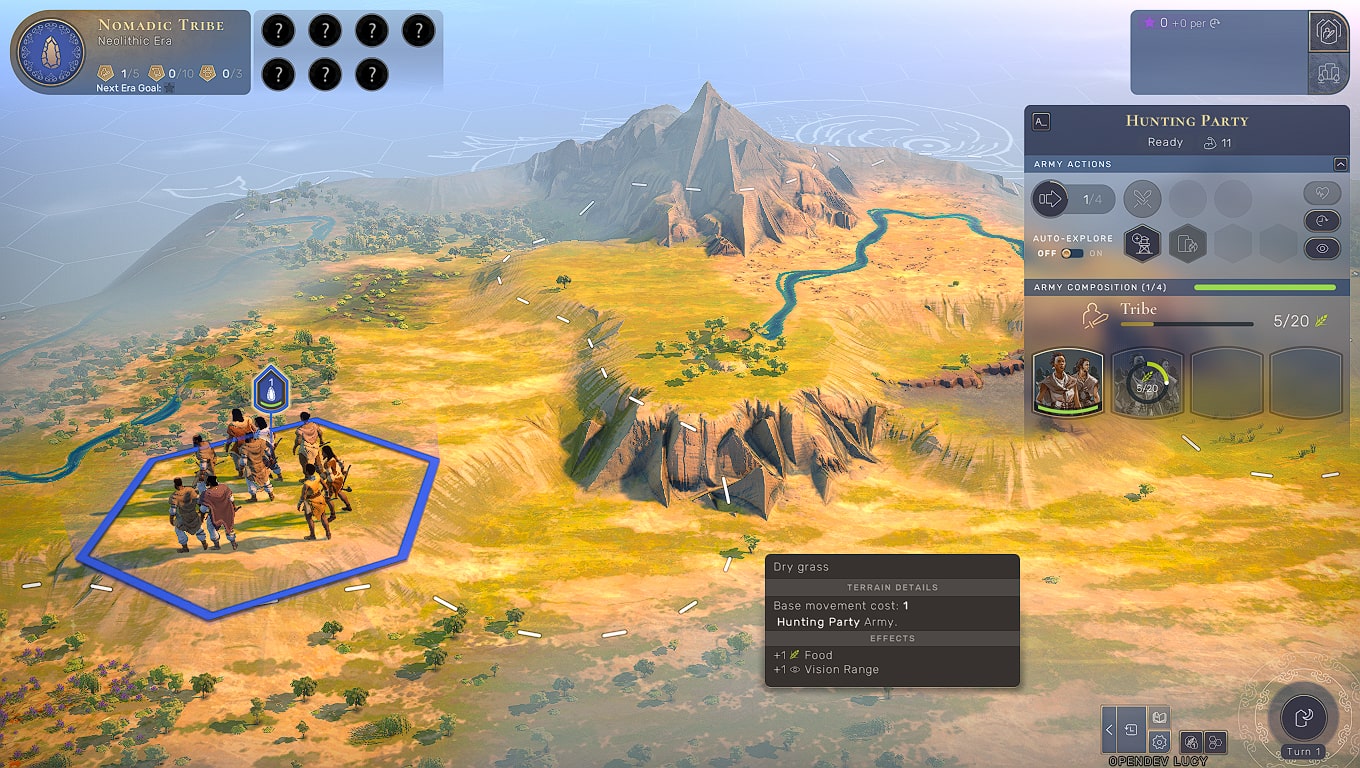
Task: Open the top-right scroll quill button
Action: pyautogui.click(x=1327, y=32)
